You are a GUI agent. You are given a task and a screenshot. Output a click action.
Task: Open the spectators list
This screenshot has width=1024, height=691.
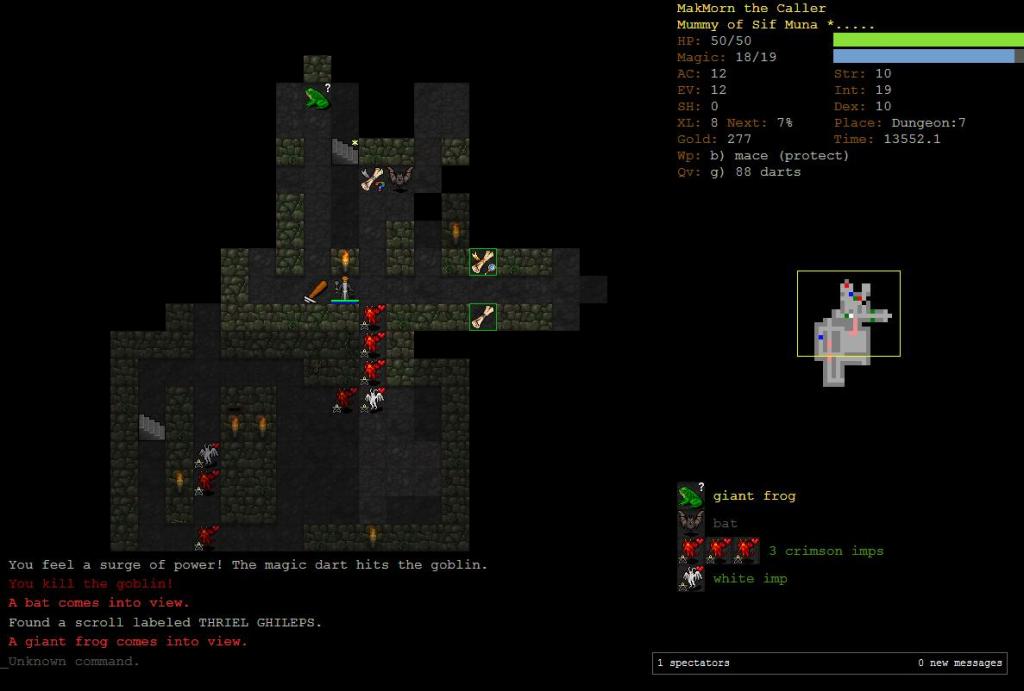pyautogui.click(x=693, y=663)
